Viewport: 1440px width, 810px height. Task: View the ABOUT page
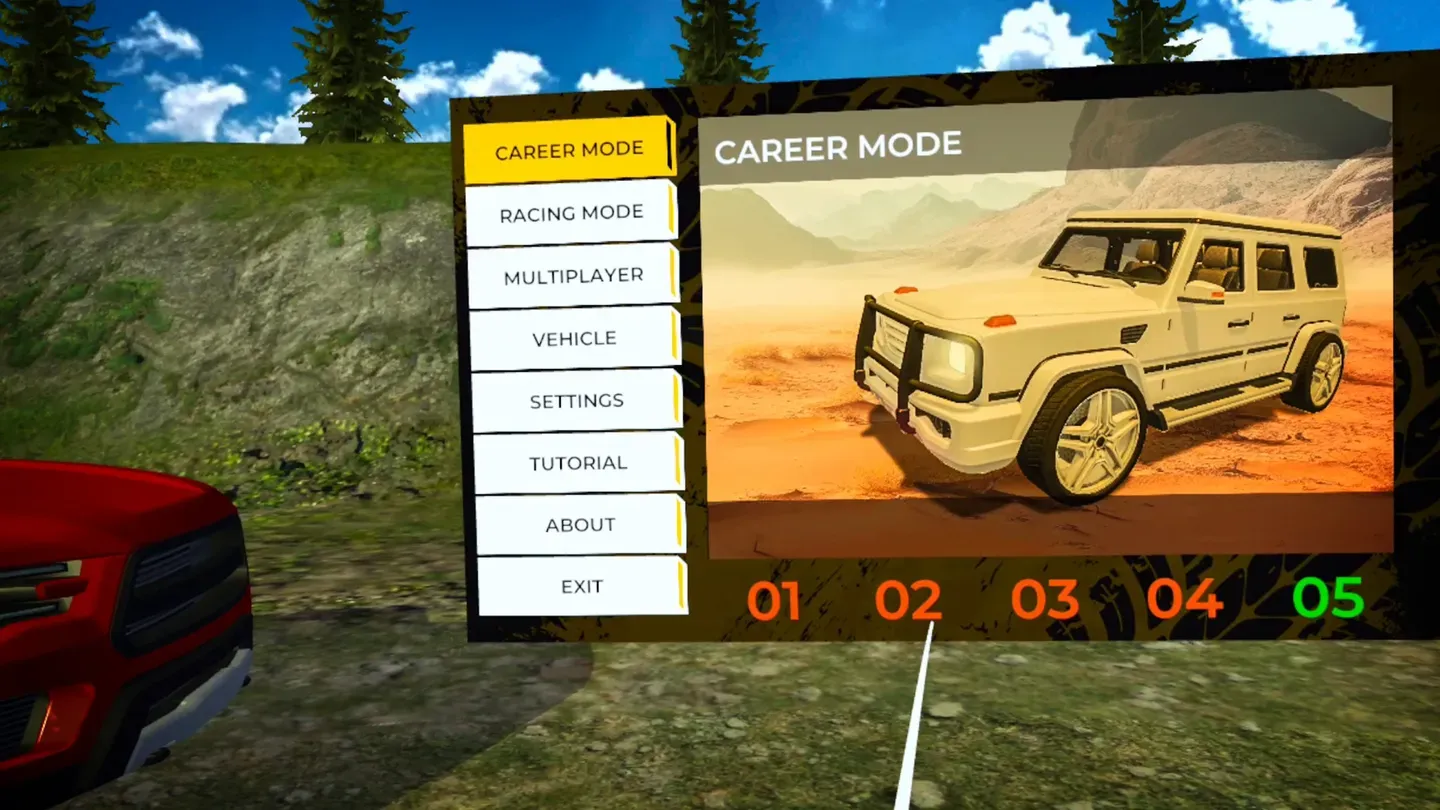click(580, 523)
